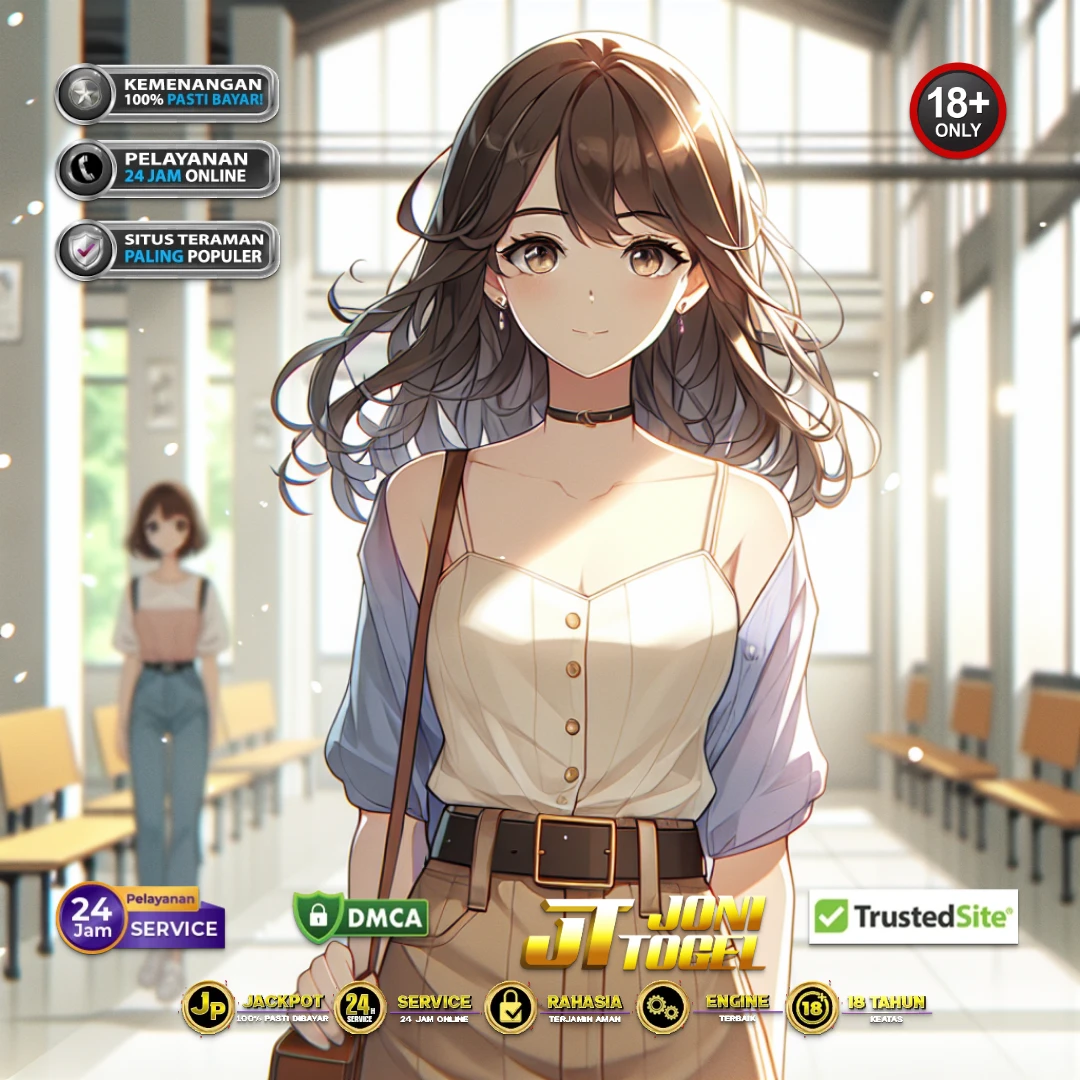Open the Situs Teraman Paling Populer badge

(167, 249)
